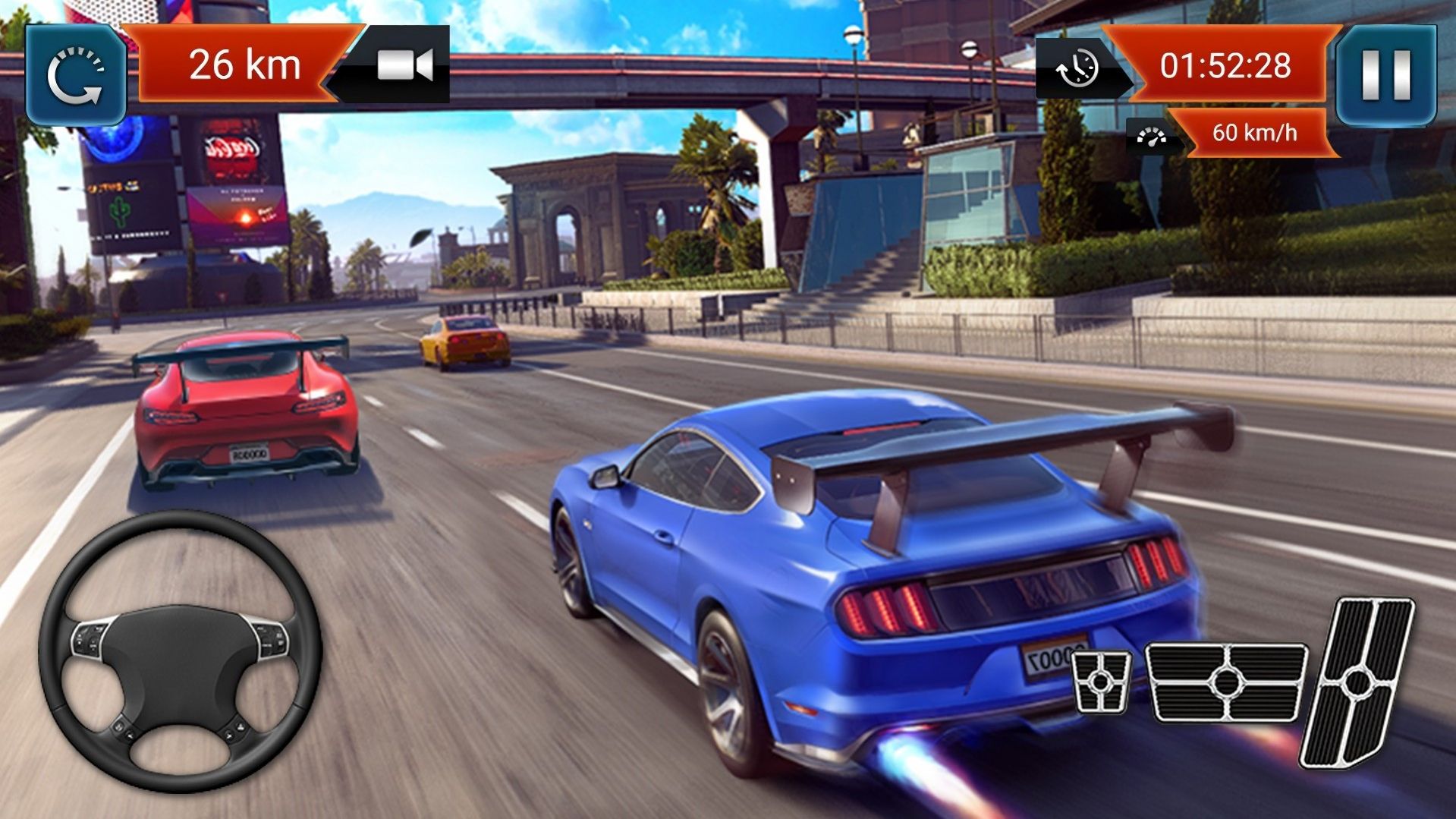Tap the steering wheel
Screen dimensions: 1456x819
(x=180, y=654)
